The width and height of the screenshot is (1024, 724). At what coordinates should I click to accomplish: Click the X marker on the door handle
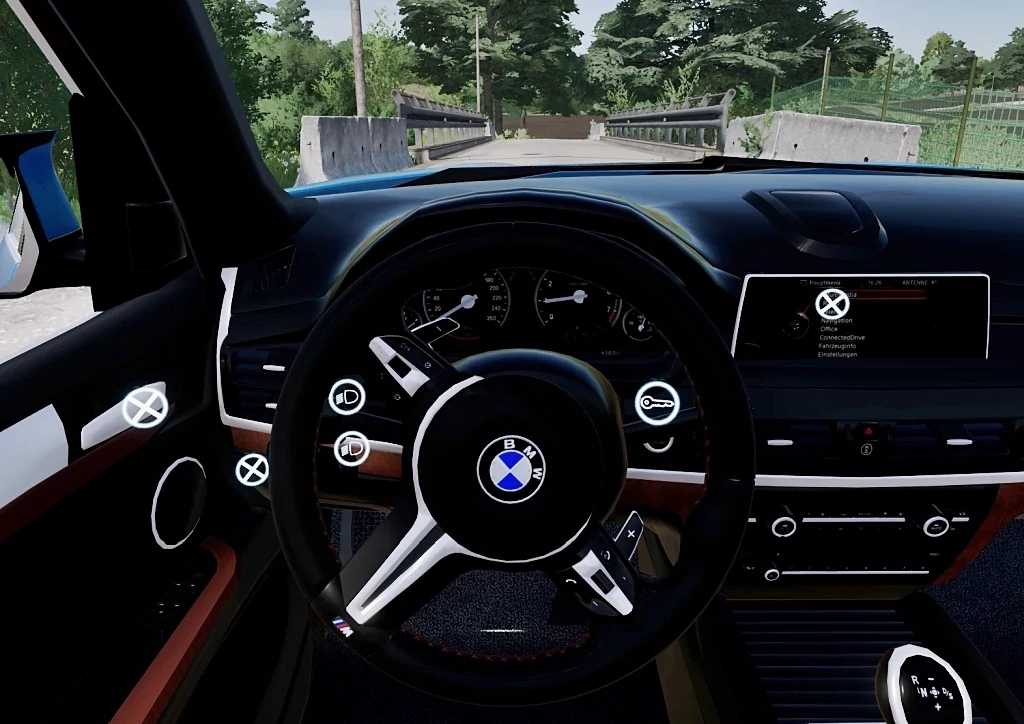coord(145,407)
